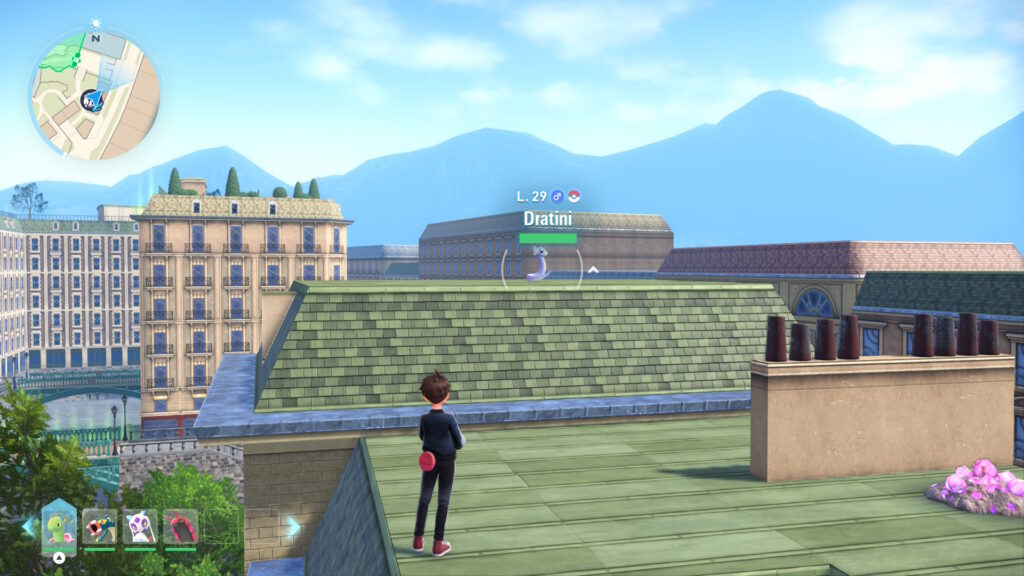This screenshot has width=1024, height=576.
Task: Open the circular minimap
Action: [95, 94]
